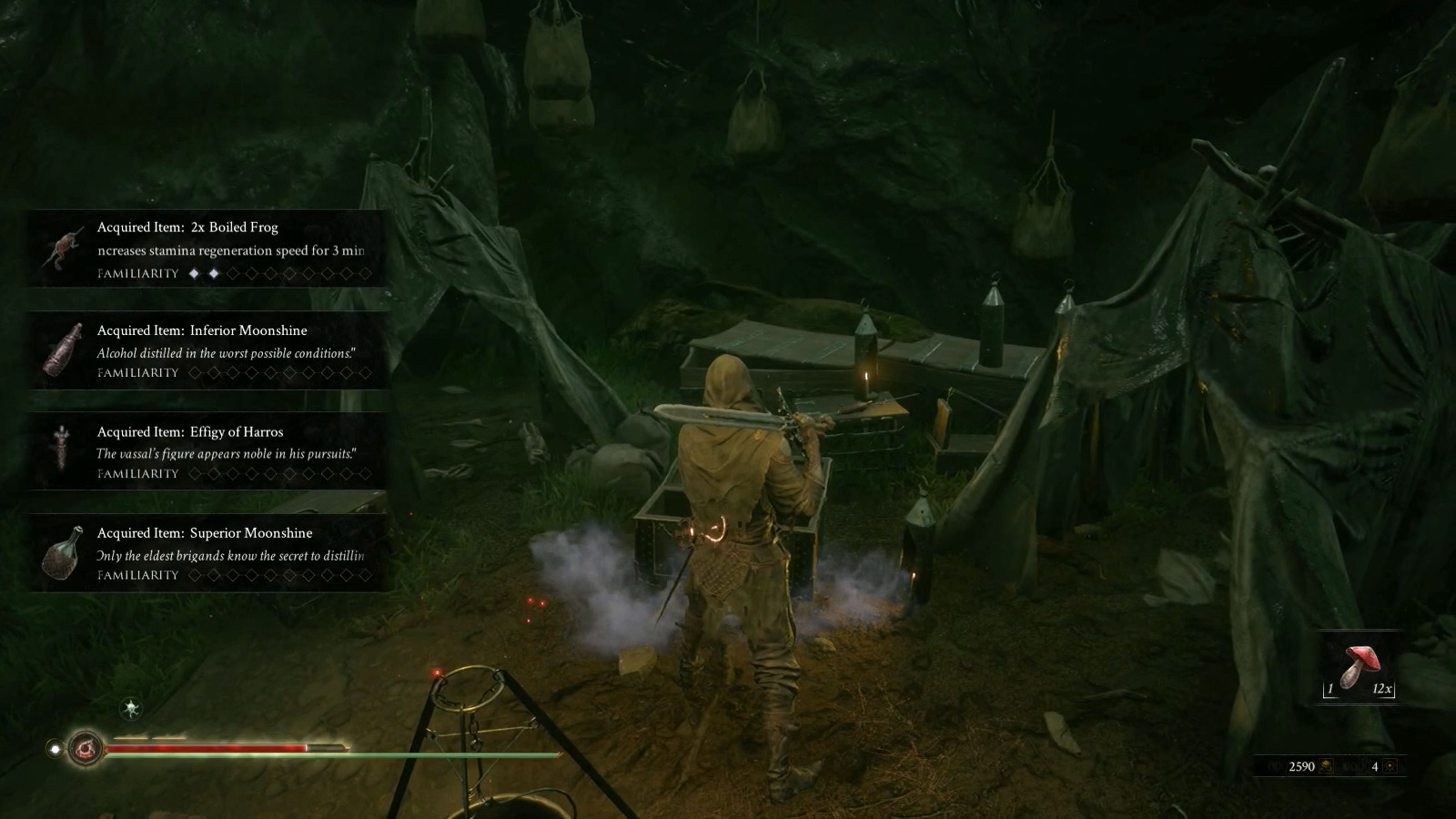1456x819 pixels.
Task: Toggle the first filled familiarity diamond for Boiled Frog
Action: coord(194,273)
